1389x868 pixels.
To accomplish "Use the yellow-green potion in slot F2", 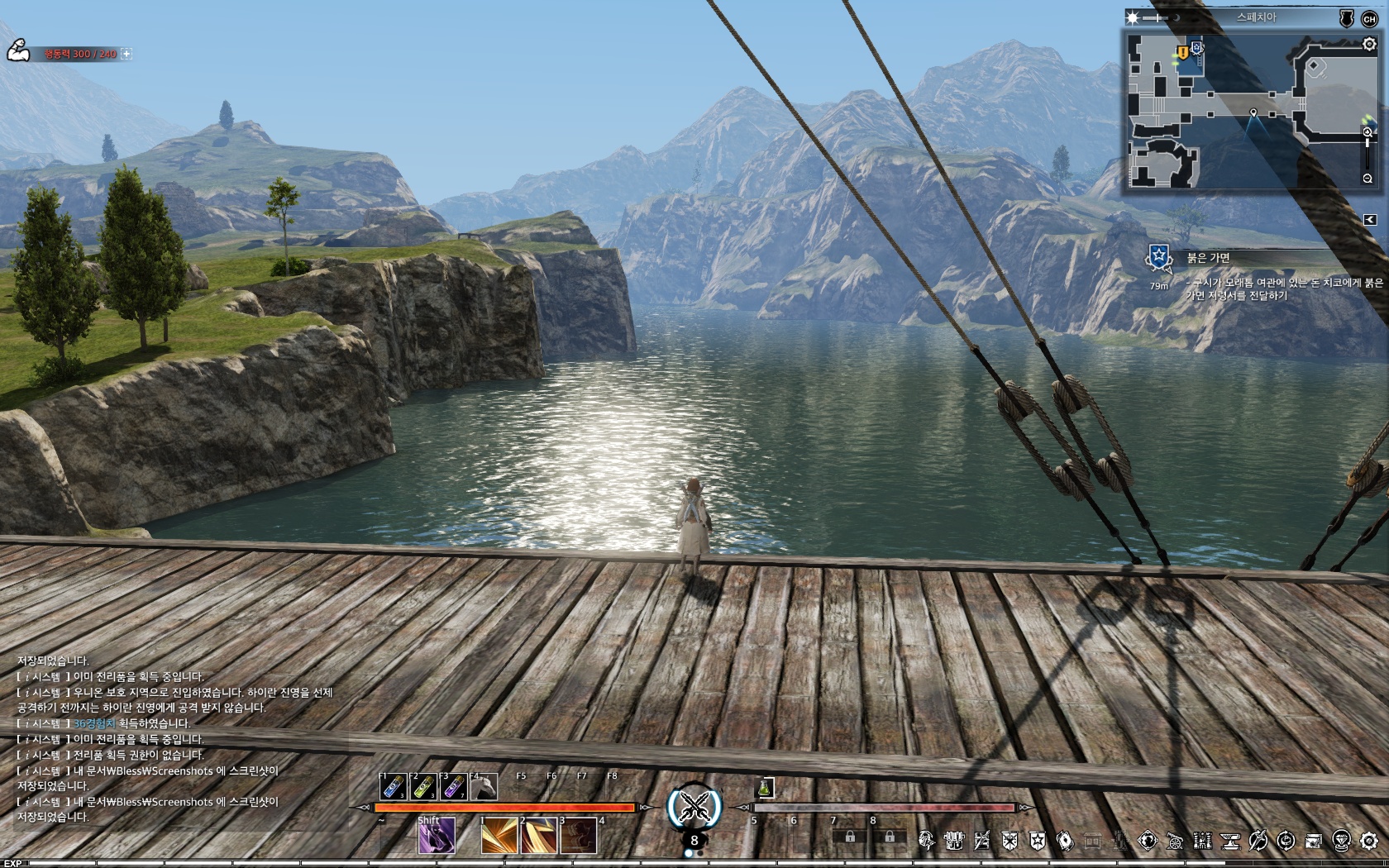I will pos(423,786).
